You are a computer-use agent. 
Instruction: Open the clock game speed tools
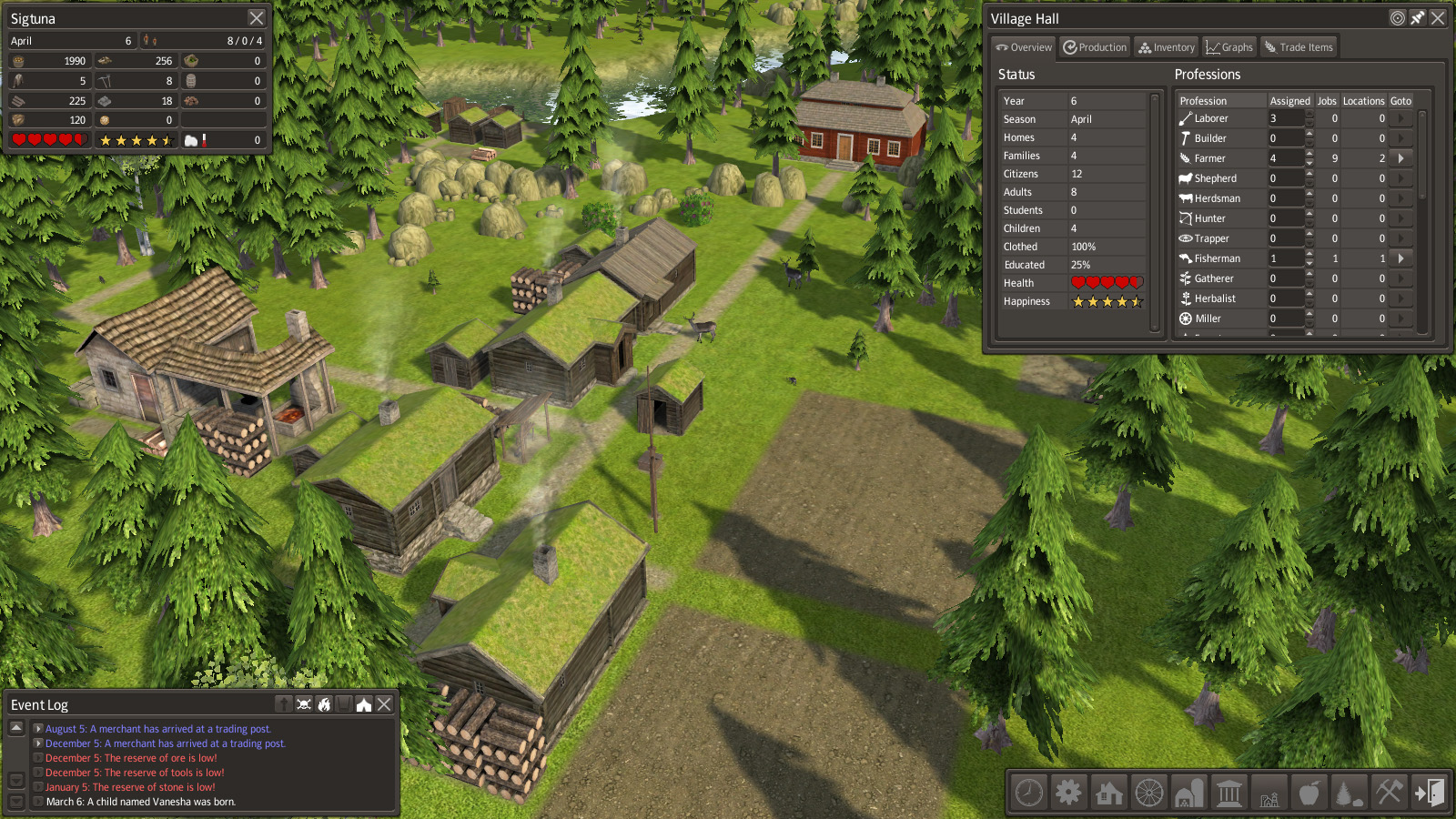pyautogui.click(x=1029, y=793)
